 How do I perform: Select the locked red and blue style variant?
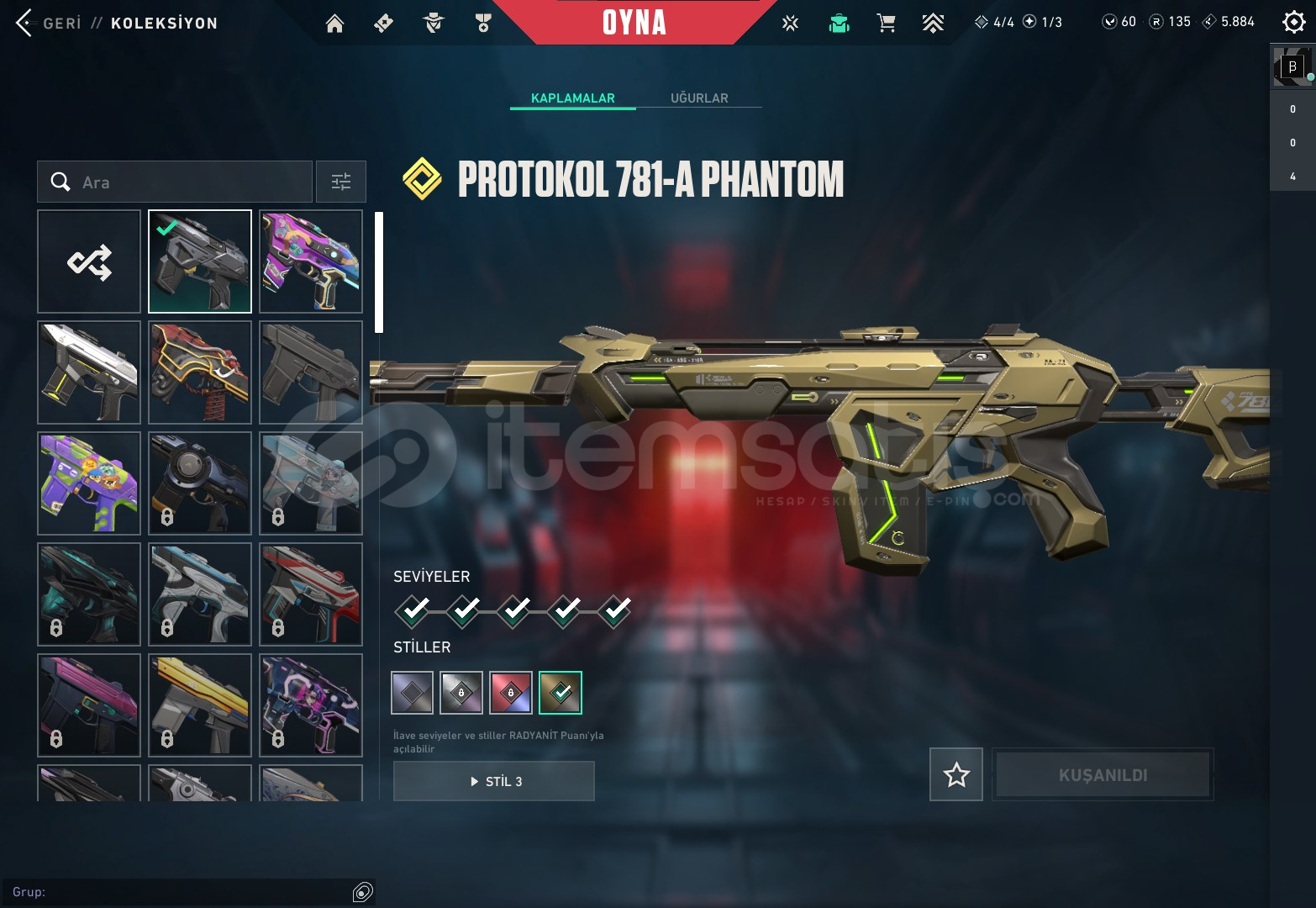[x=511, y=693]
